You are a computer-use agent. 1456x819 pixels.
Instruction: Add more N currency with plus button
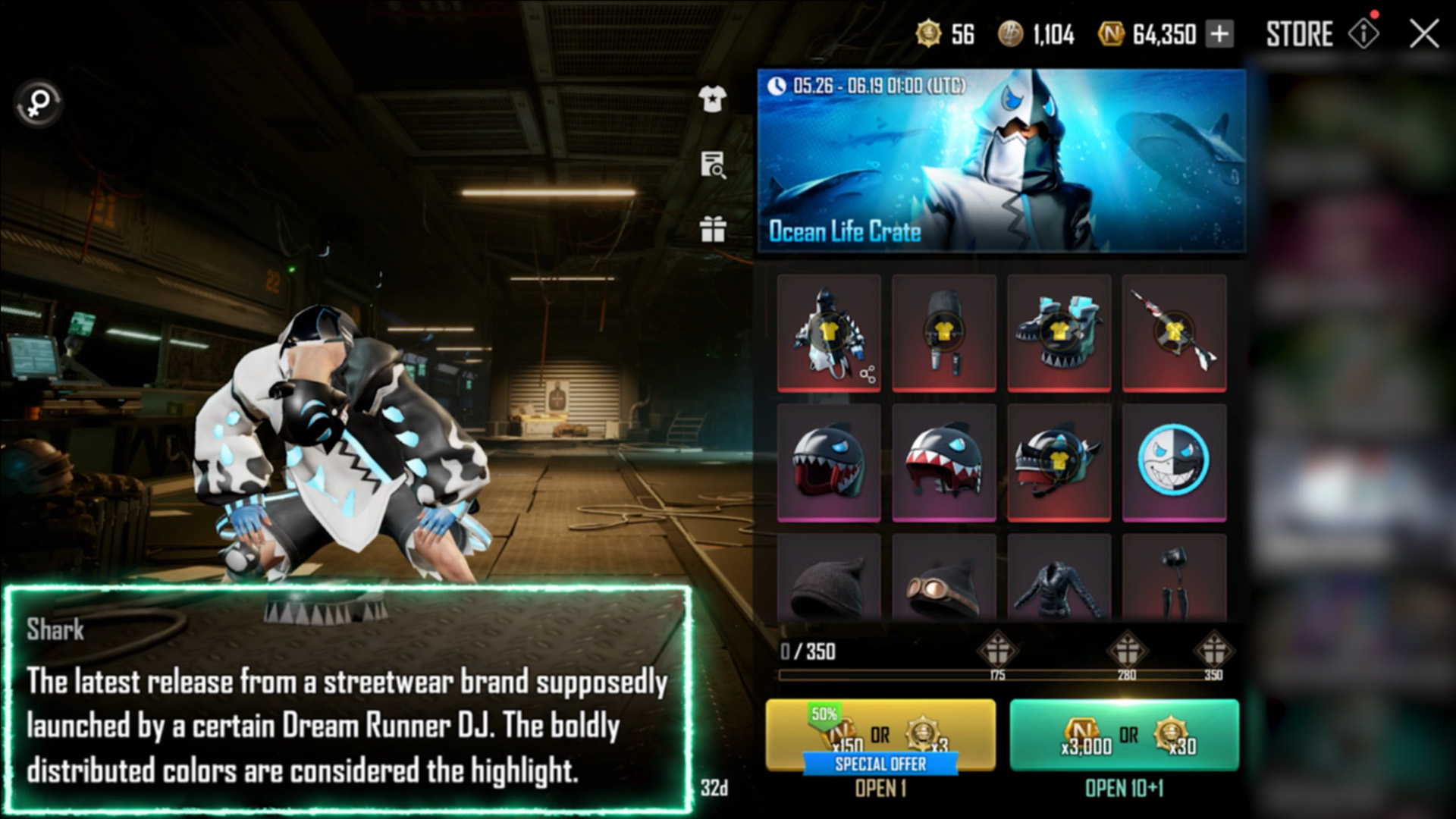point(1219,34)
